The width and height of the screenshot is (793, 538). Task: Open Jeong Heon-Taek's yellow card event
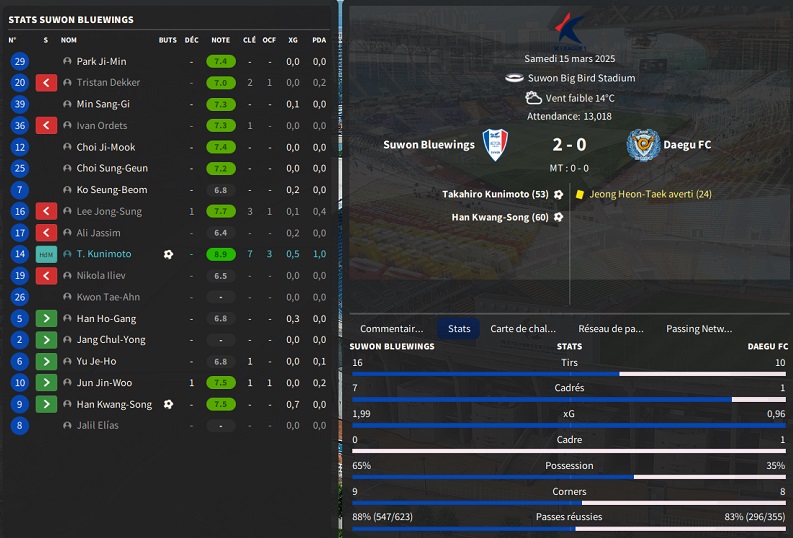point(650,194)
